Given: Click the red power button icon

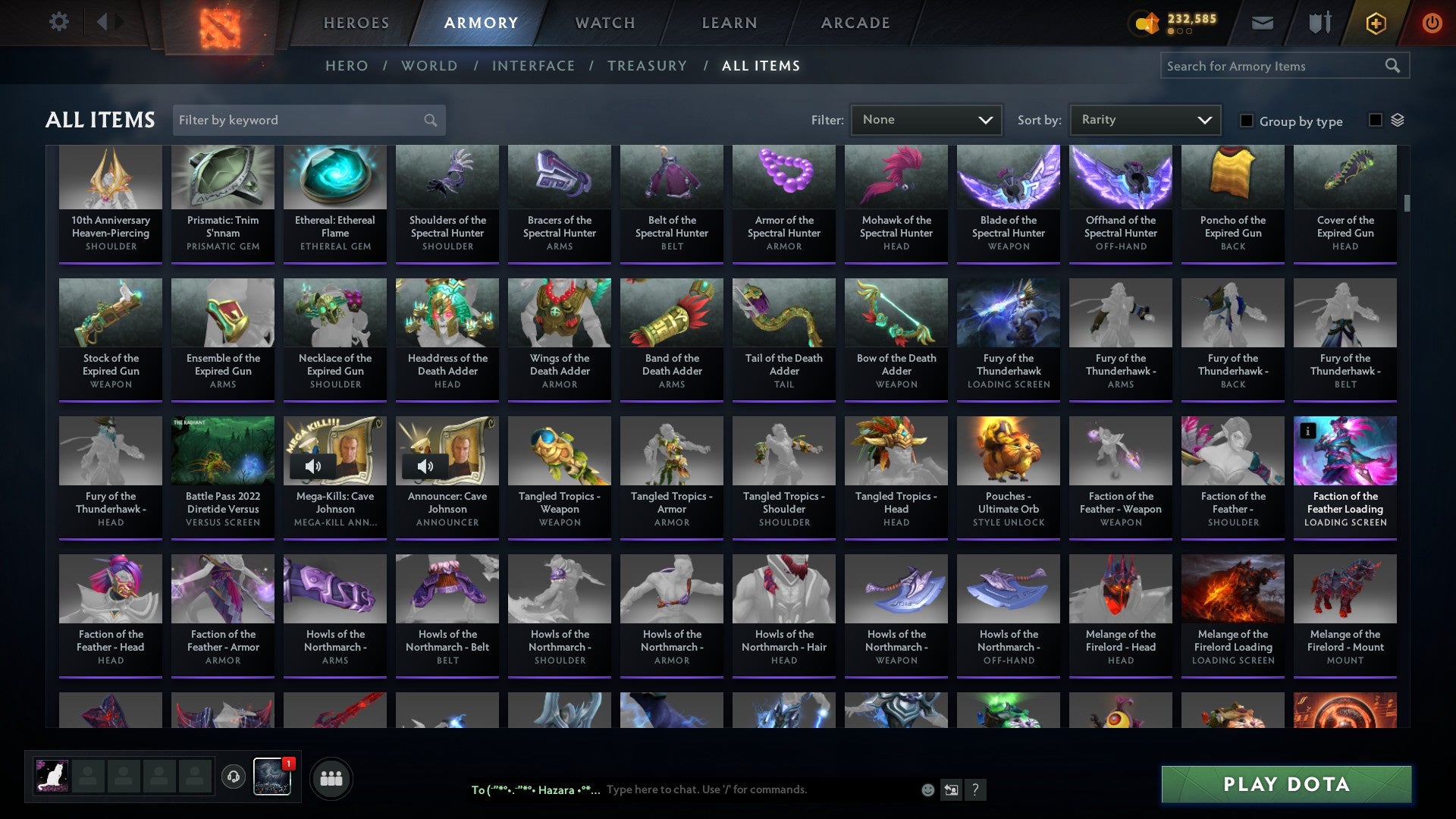Looking at the screenshot, I should pos(1432,24).
